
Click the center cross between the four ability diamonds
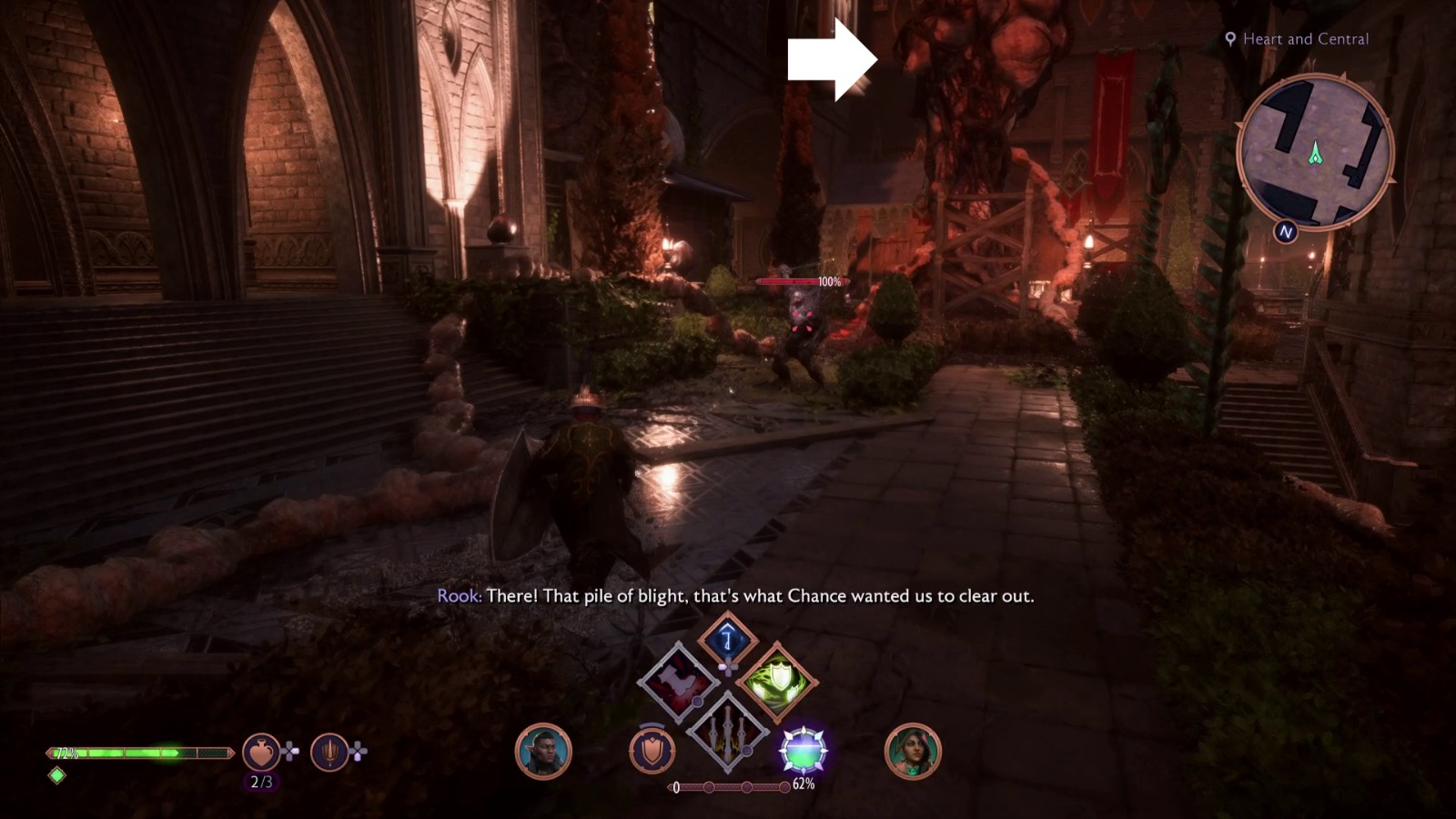(728, 667)
